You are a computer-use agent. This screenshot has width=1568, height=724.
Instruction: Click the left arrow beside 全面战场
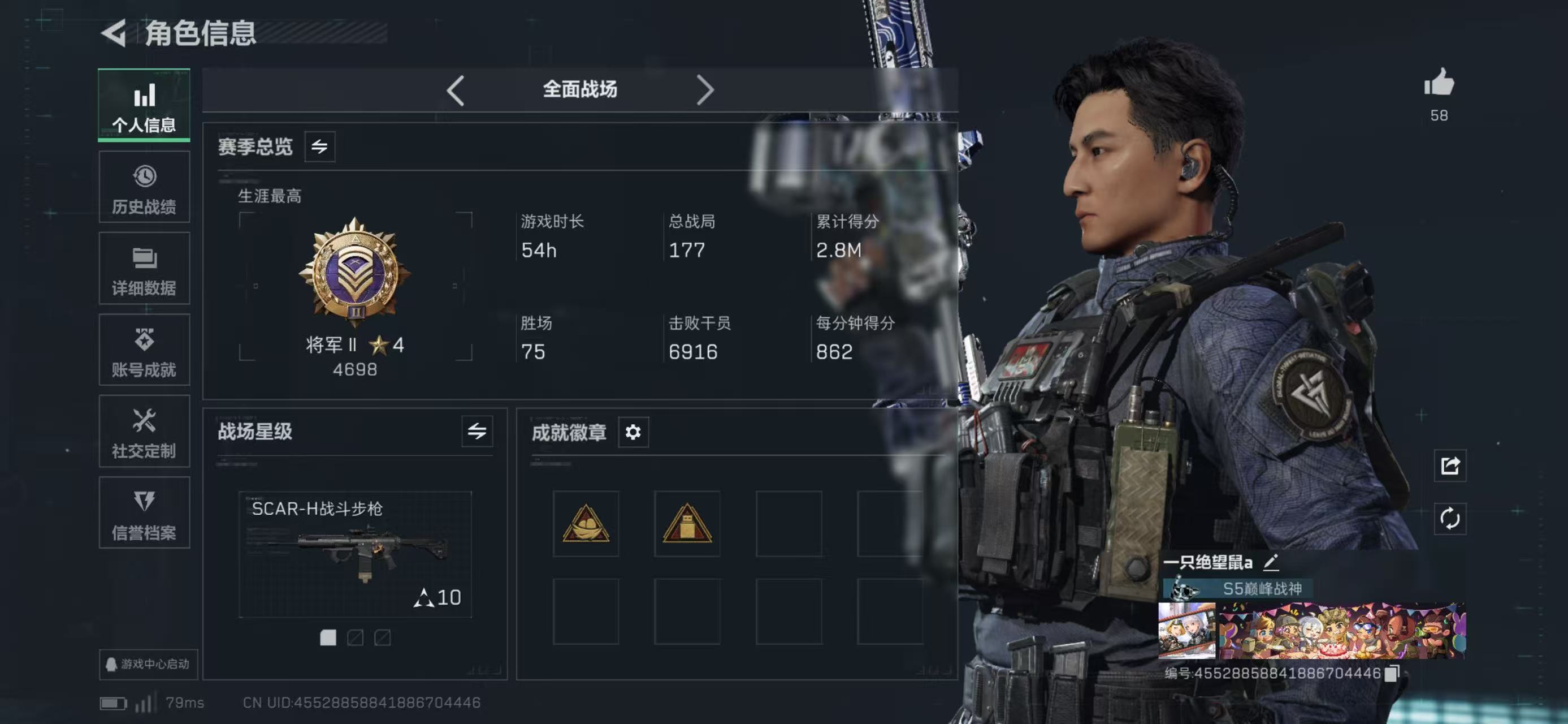[455, 90]
